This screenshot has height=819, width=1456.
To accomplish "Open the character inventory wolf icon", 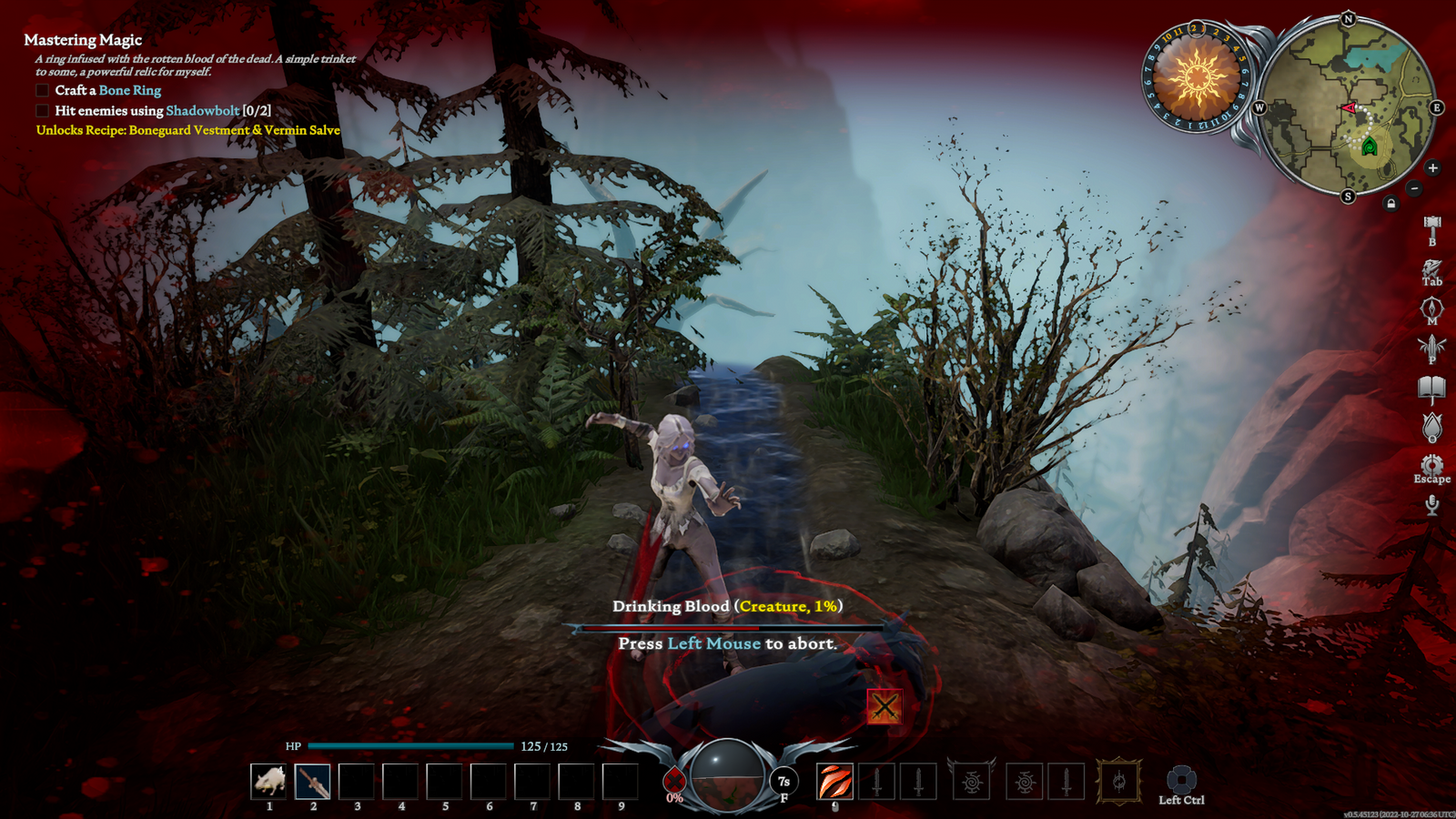I will click(x=1432, y=269).
